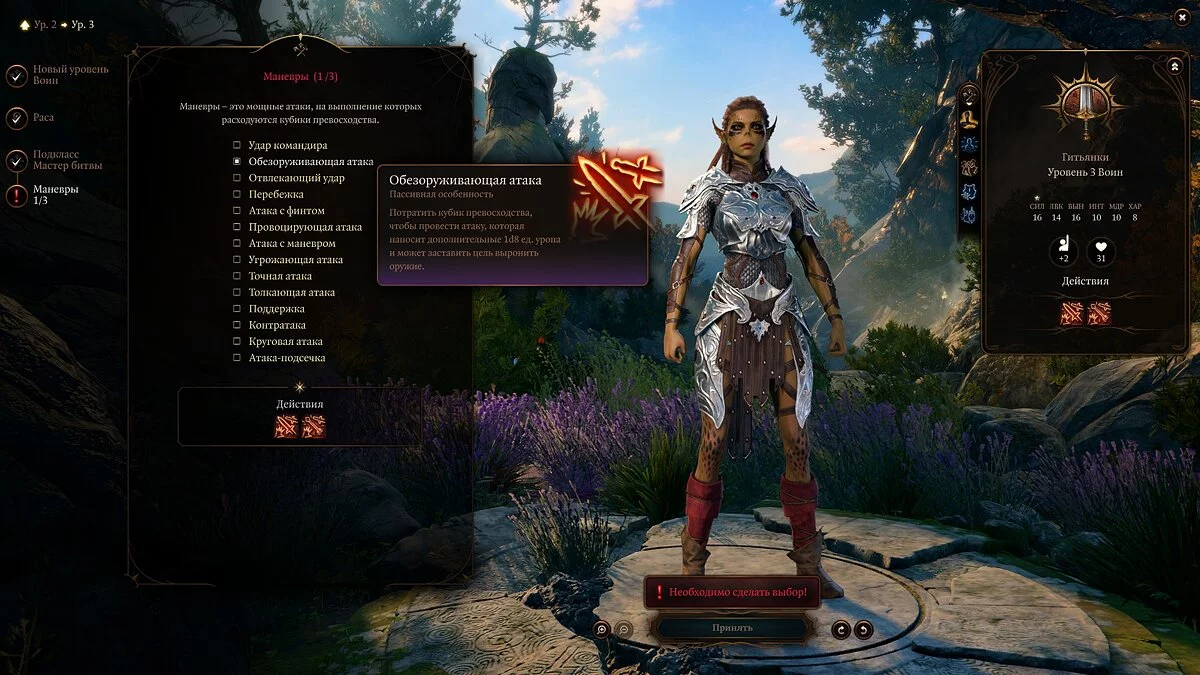This screenshot has height=675, width=1200.
Task: Pick the Угрожающая атака maneuver
Action: tap(237, 260)
